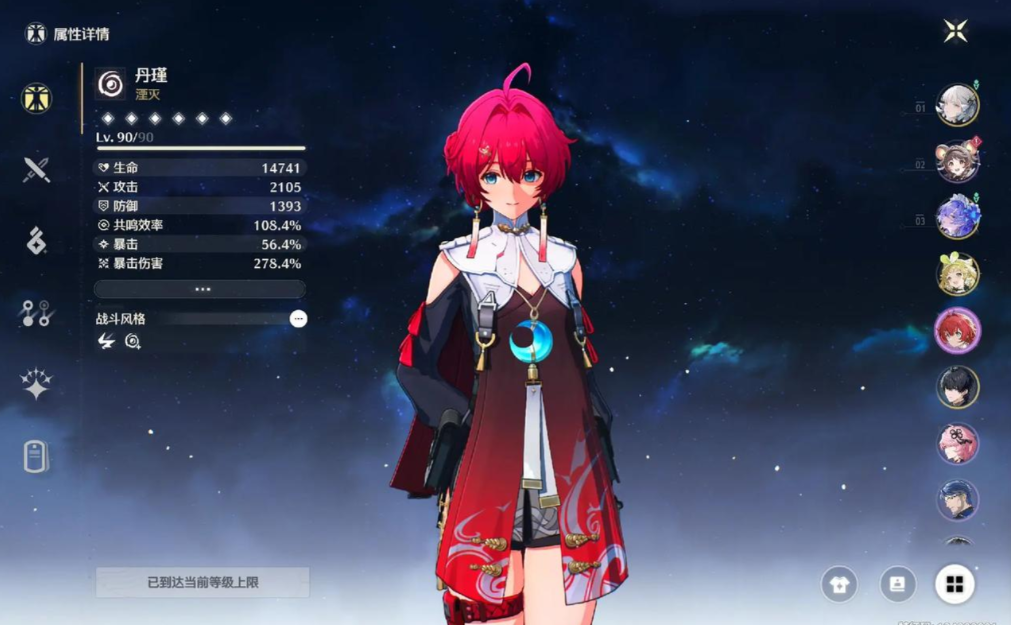Open the four-square grid view button

click(x=955, y=585)
